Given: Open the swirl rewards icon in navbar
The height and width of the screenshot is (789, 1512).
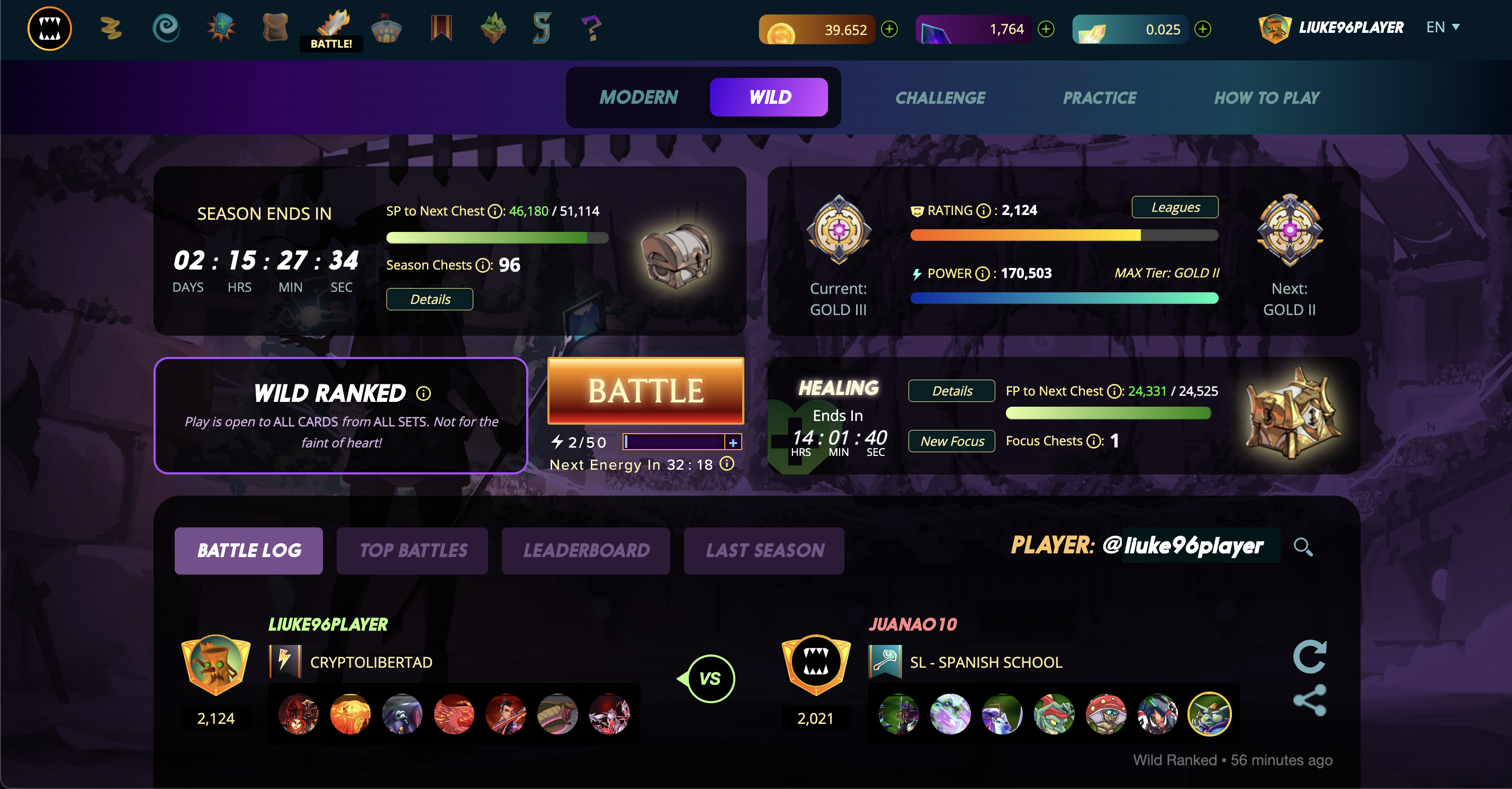Looking at the screenshot, I should tap(166, 28).
